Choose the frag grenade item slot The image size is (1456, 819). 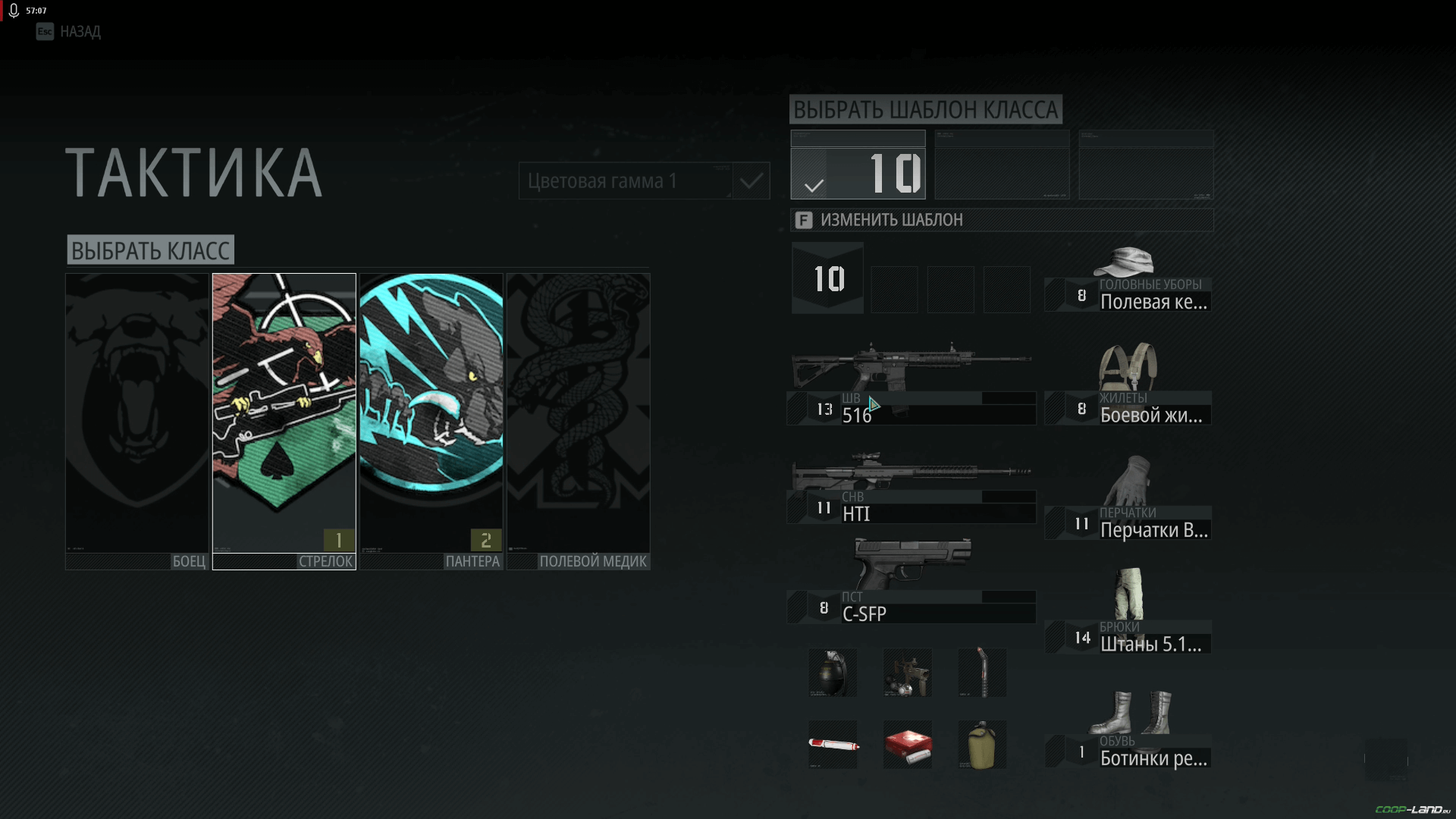[x=833, y=673]
